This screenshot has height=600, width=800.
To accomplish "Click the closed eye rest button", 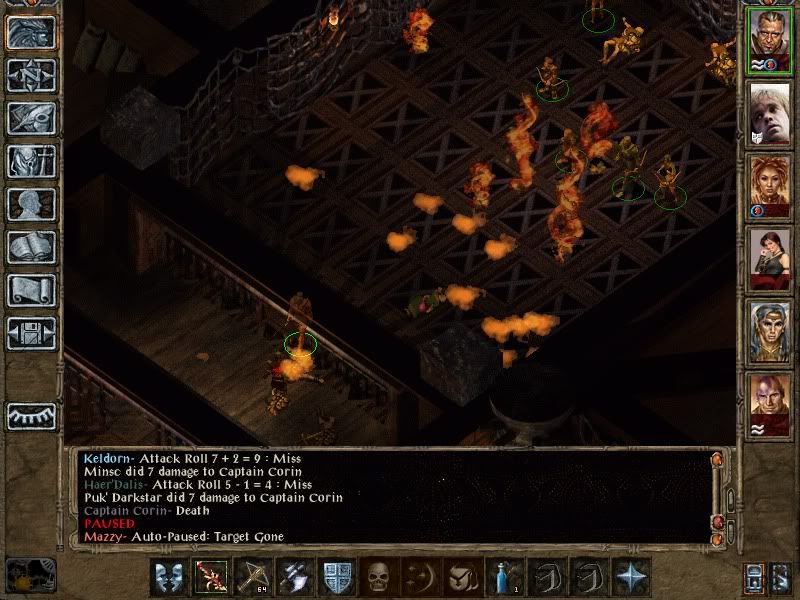I will [31, 416].
